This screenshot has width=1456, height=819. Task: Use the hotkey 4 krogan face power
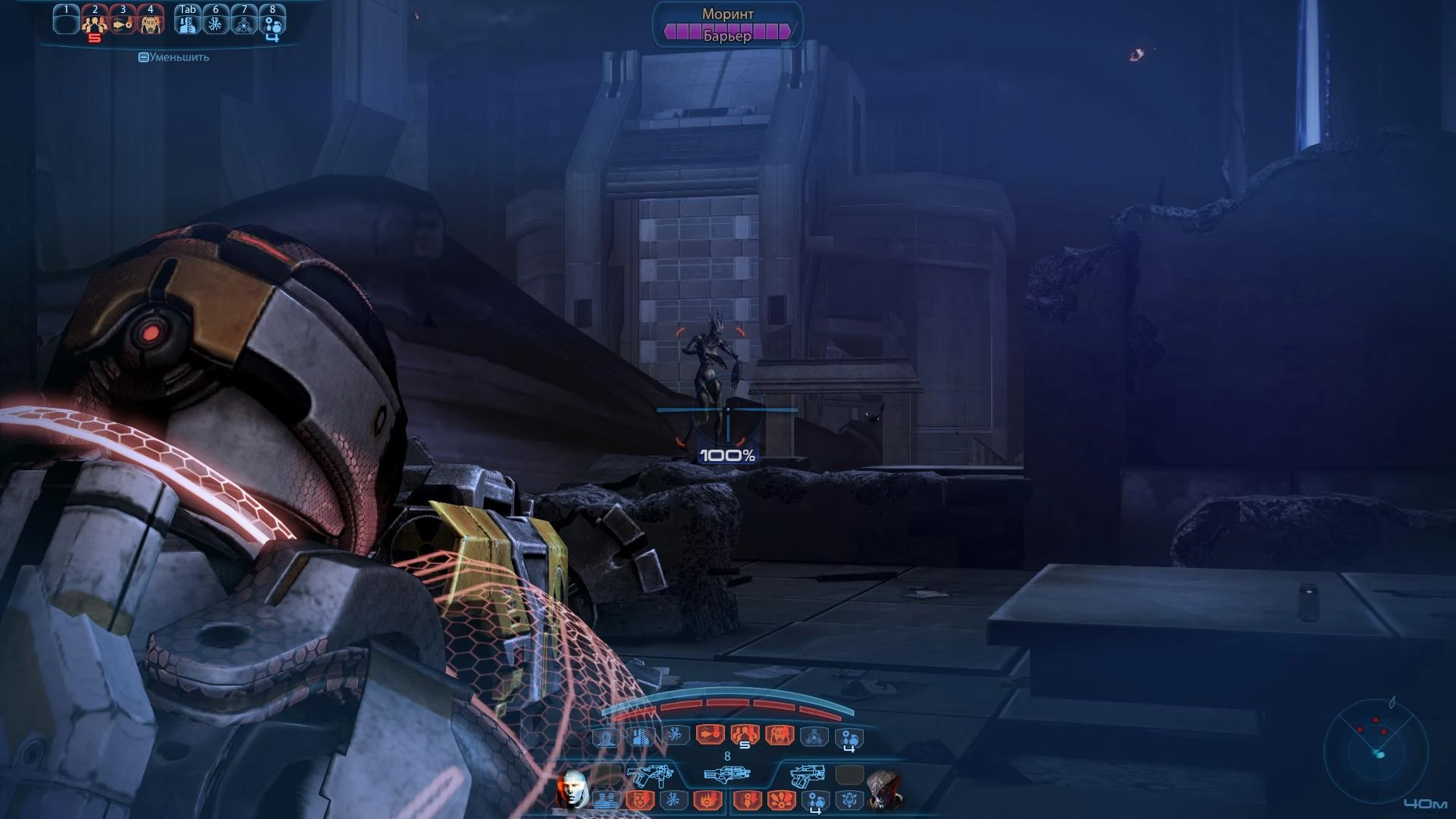150,23
